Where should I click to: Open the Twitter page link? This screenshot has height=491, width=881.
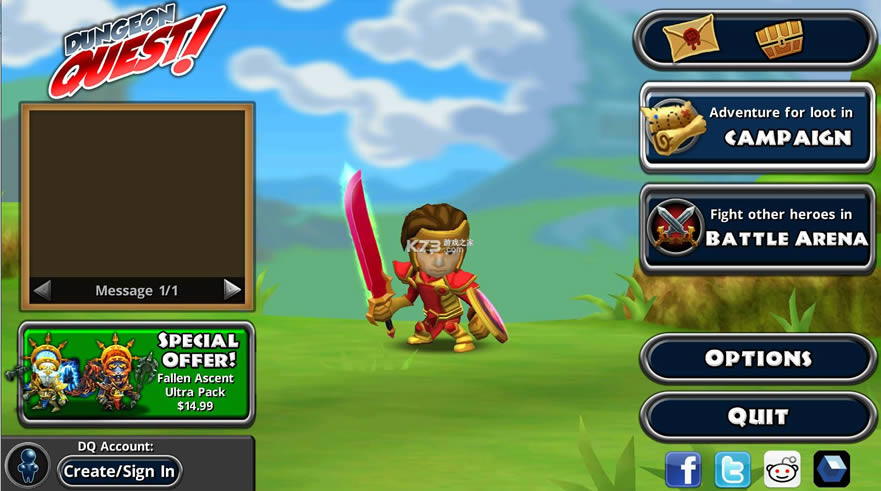click(732, 469)
